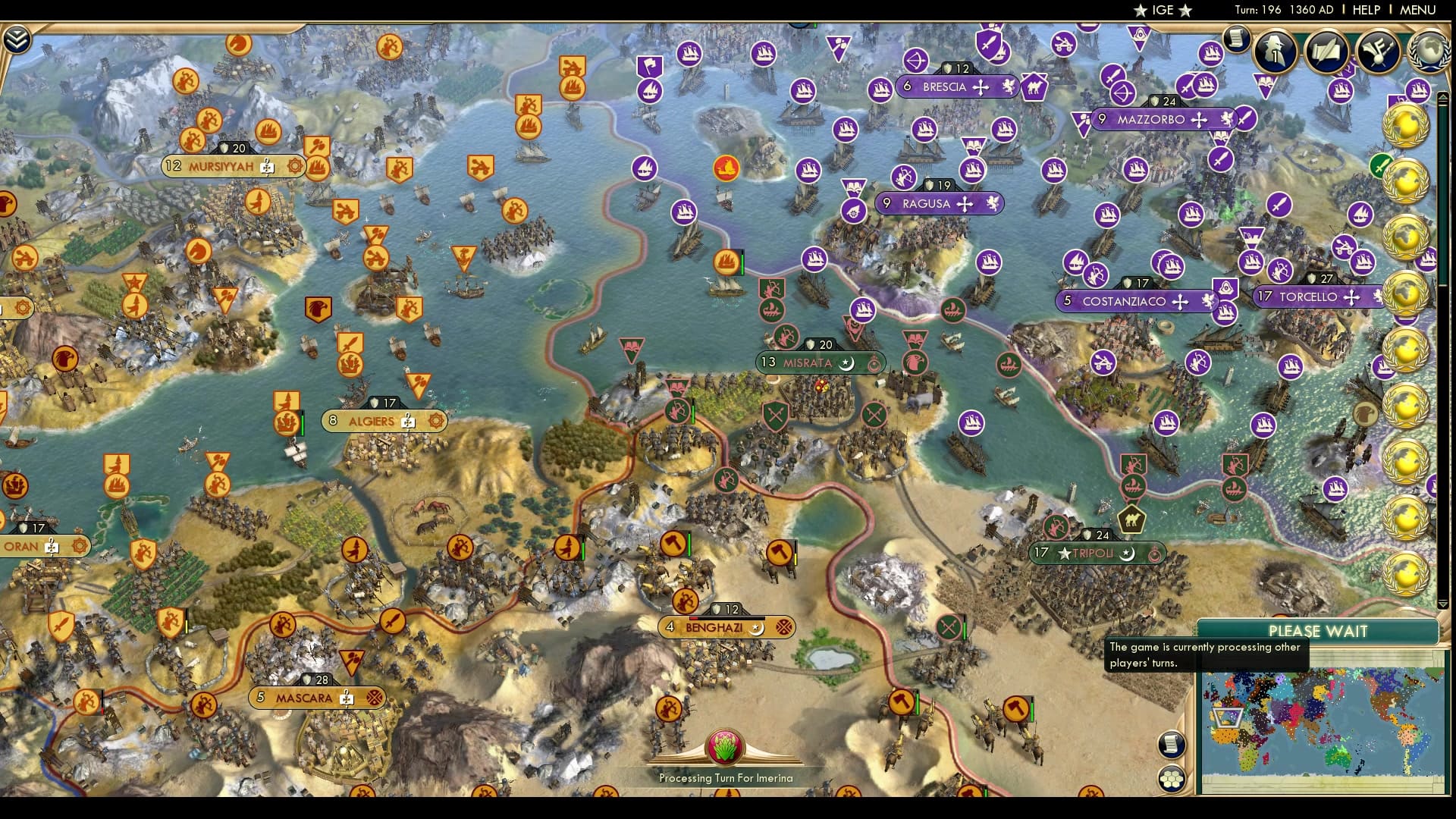Open the Diplomacy overview globe icon

tap(1429, 49)
